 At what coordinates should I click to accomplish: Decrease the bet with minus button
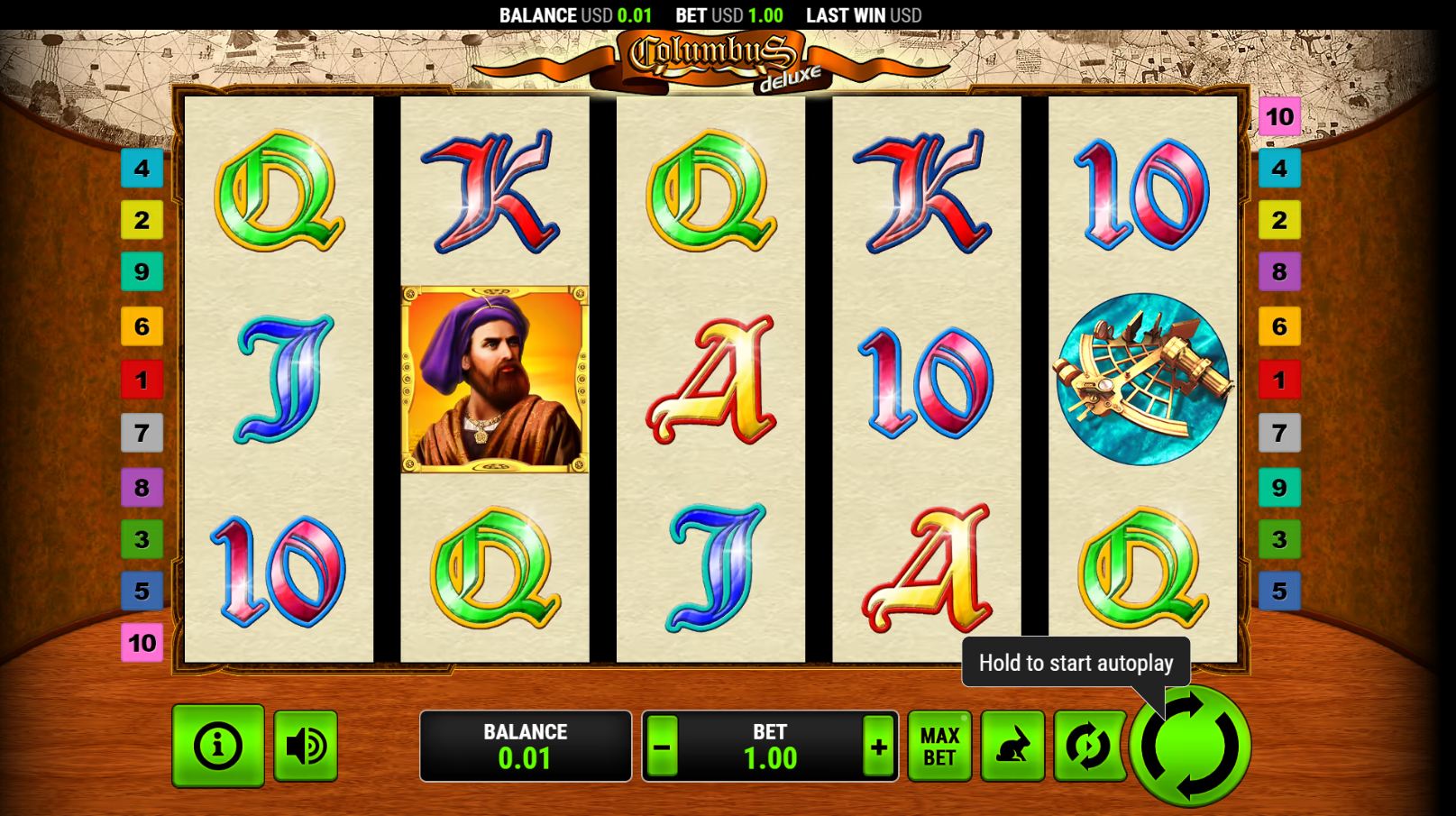pyautogui.click(x=663, y=747)
